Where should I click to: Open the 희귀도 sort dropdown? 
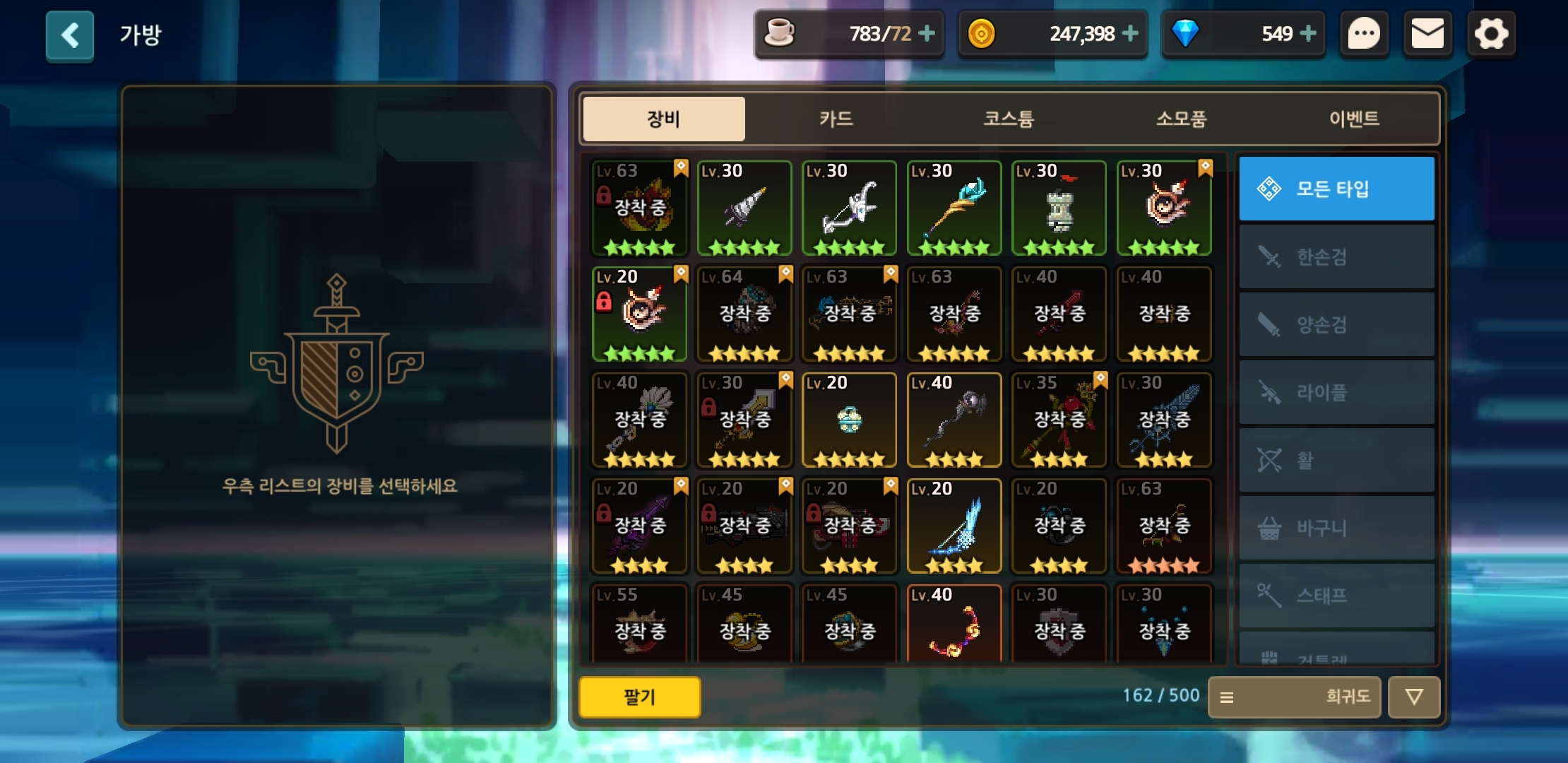pos(1294,697)
